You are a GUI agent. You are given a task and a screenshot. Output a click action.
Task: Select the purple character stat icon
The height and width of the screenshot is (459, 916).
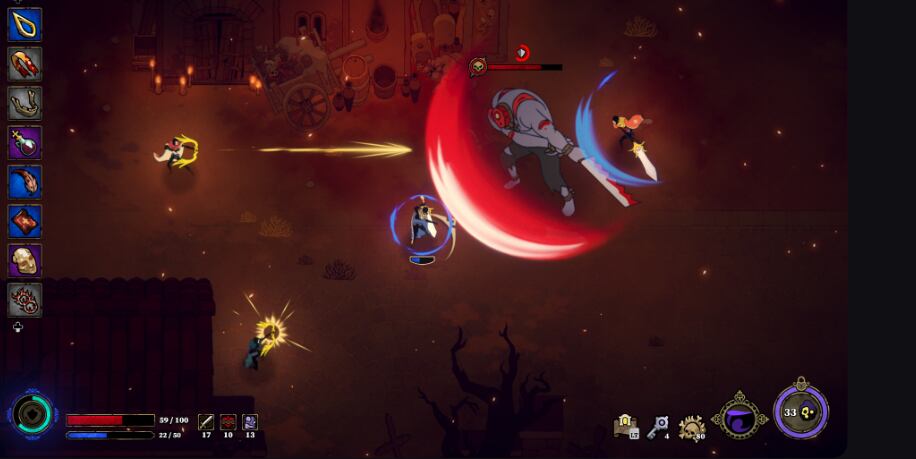250,422
